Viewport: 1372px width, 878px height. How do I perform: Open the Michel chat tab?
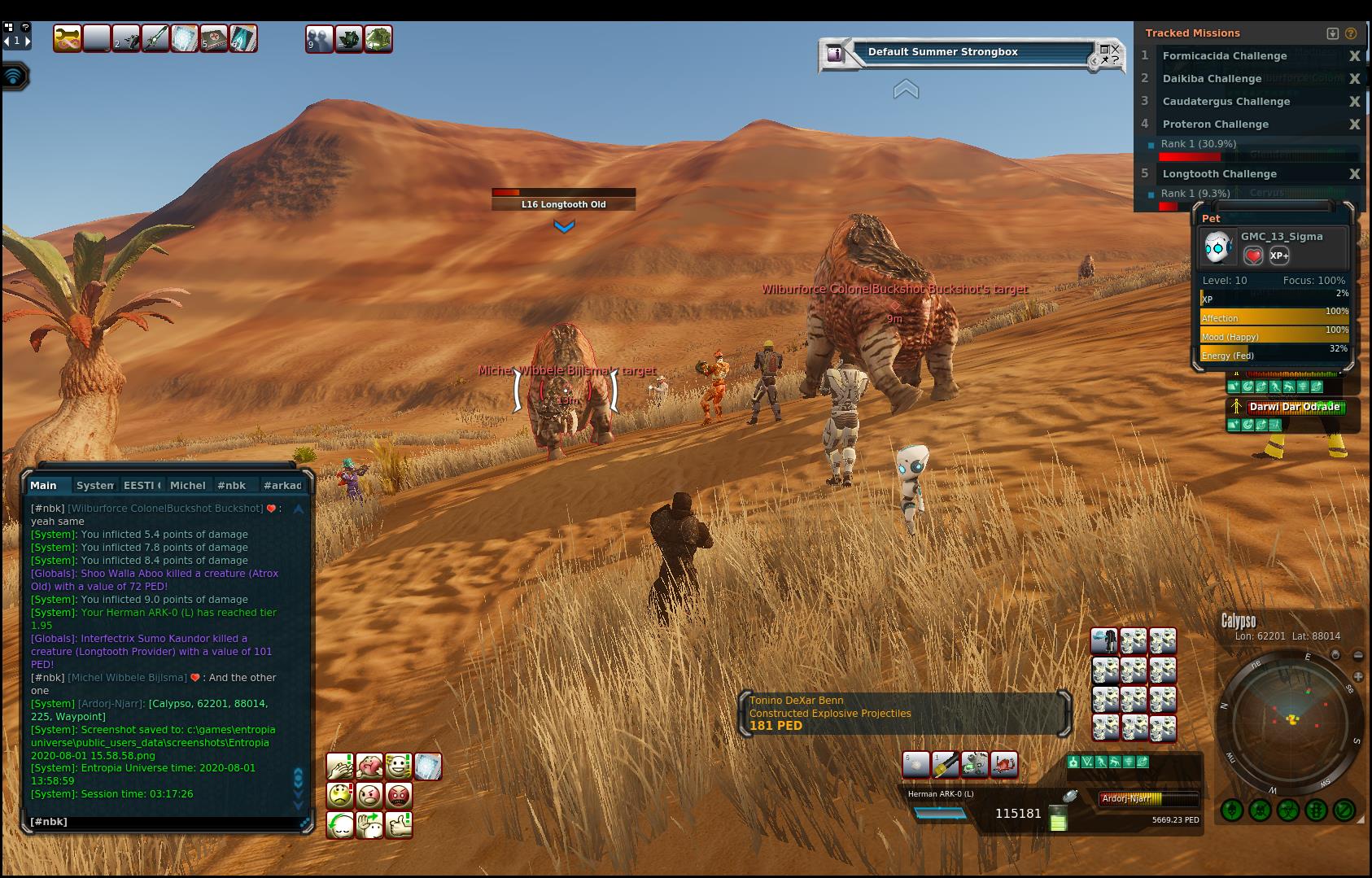pyautogui.click(x=187, y=485)
